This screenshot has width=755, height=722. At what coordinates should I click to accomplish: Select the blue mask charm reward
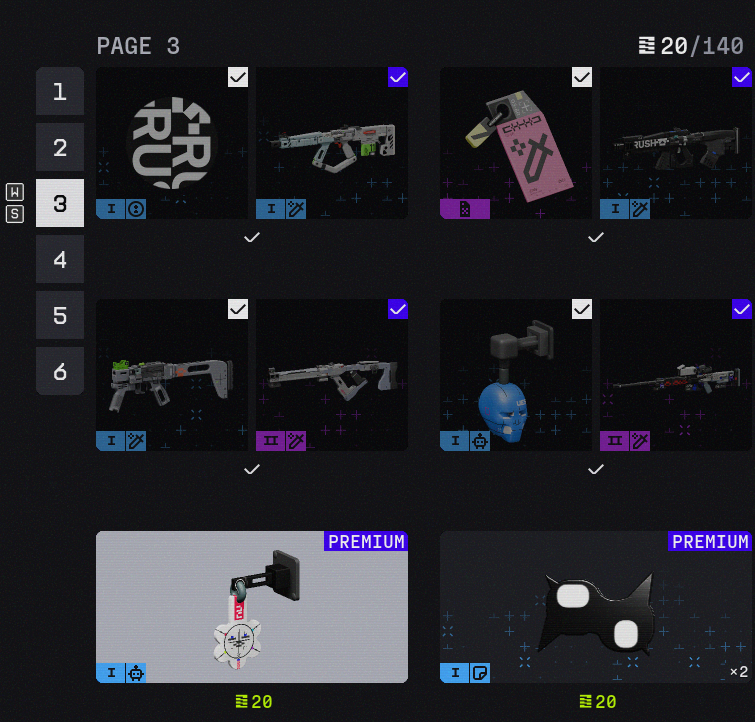pos(516,375)
